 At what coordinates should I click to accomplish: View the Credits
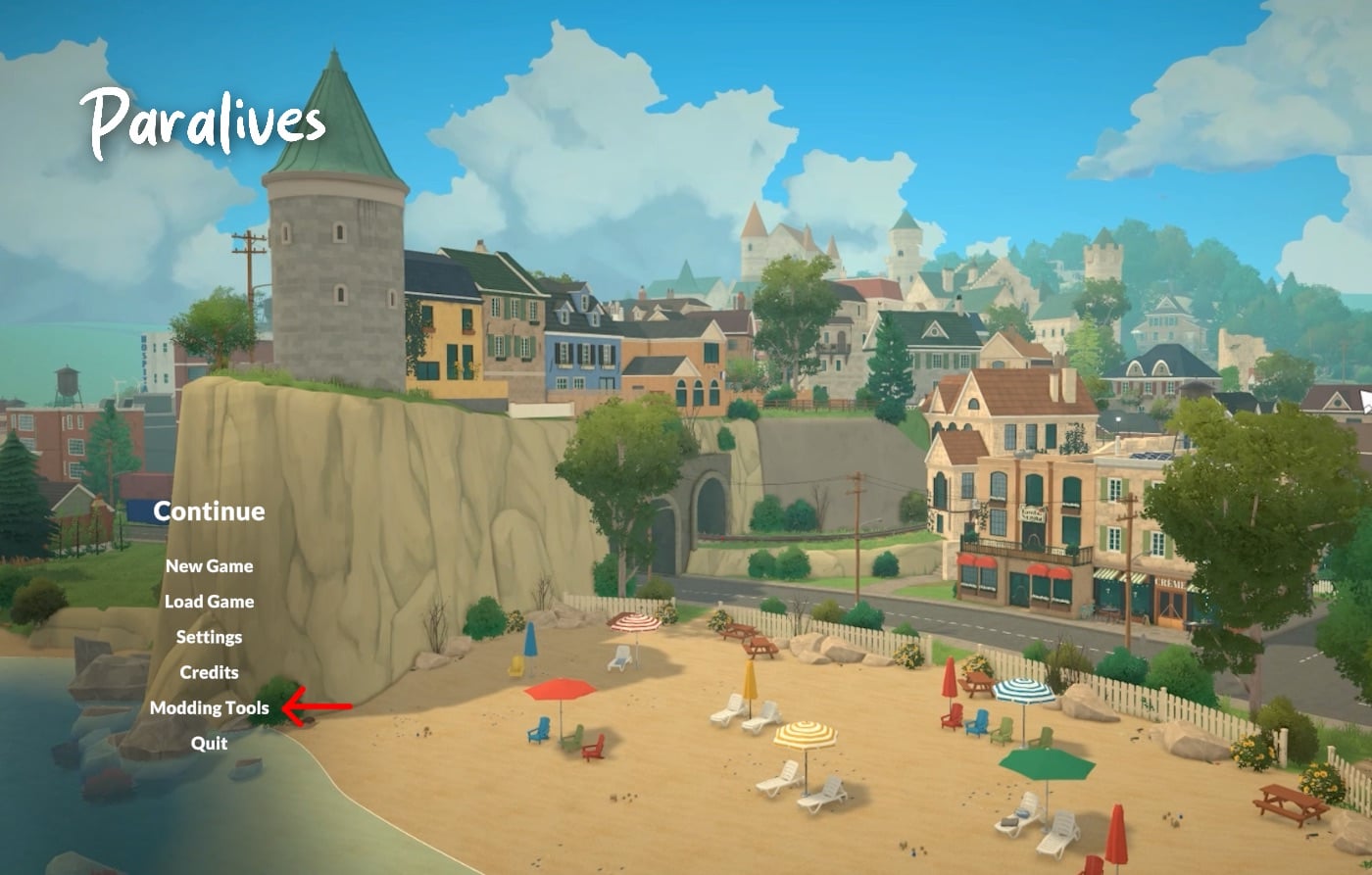point(208,672)
